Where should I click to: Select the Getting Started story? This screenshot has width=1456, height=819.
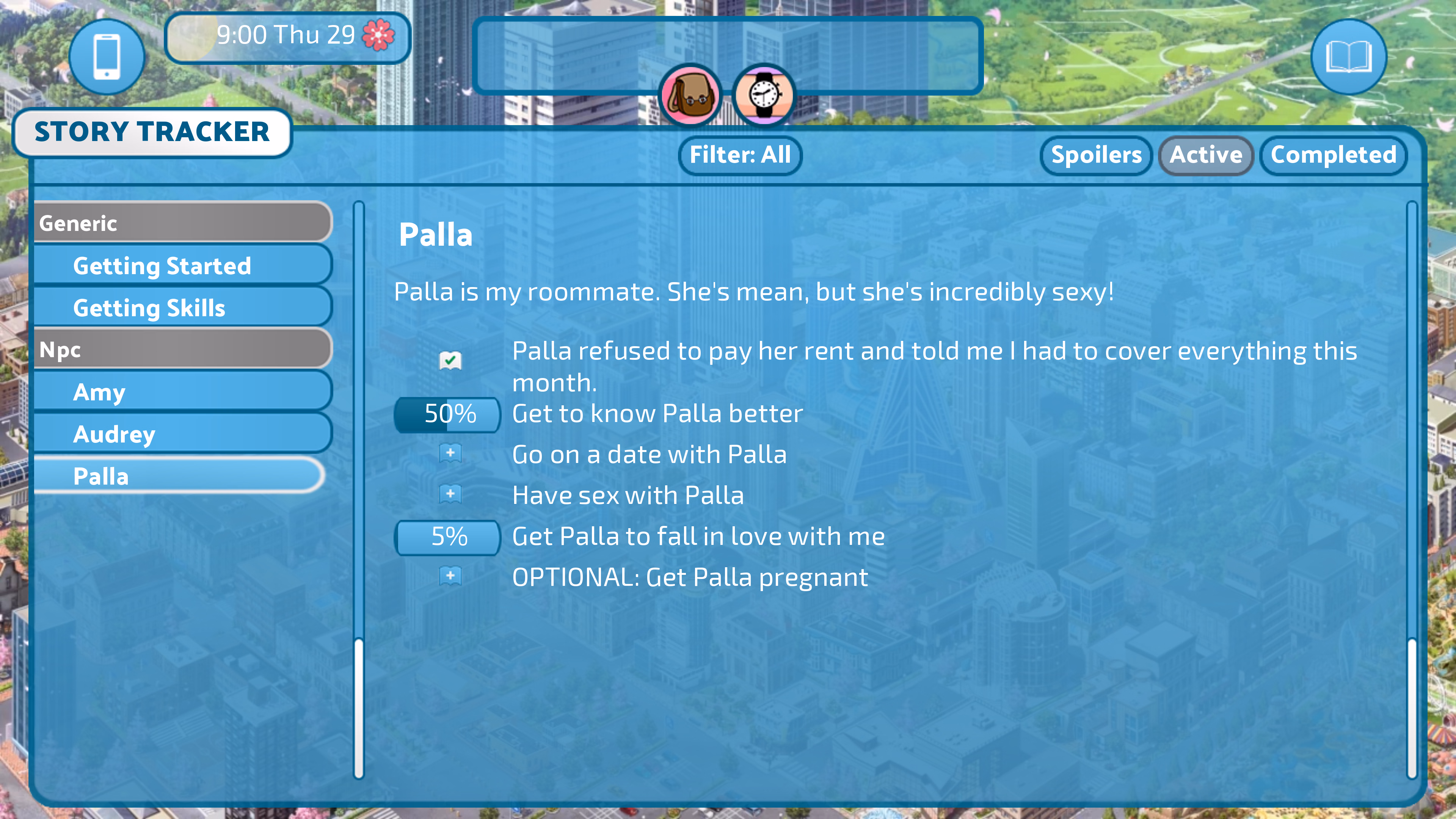click(182, 266)
